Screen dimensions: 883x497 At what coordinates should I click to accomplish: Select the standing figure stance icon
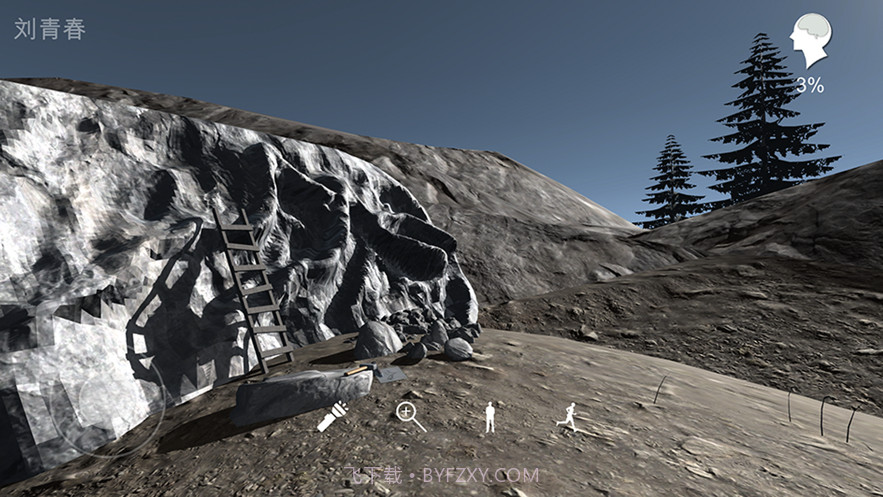(x=489, y=417)
